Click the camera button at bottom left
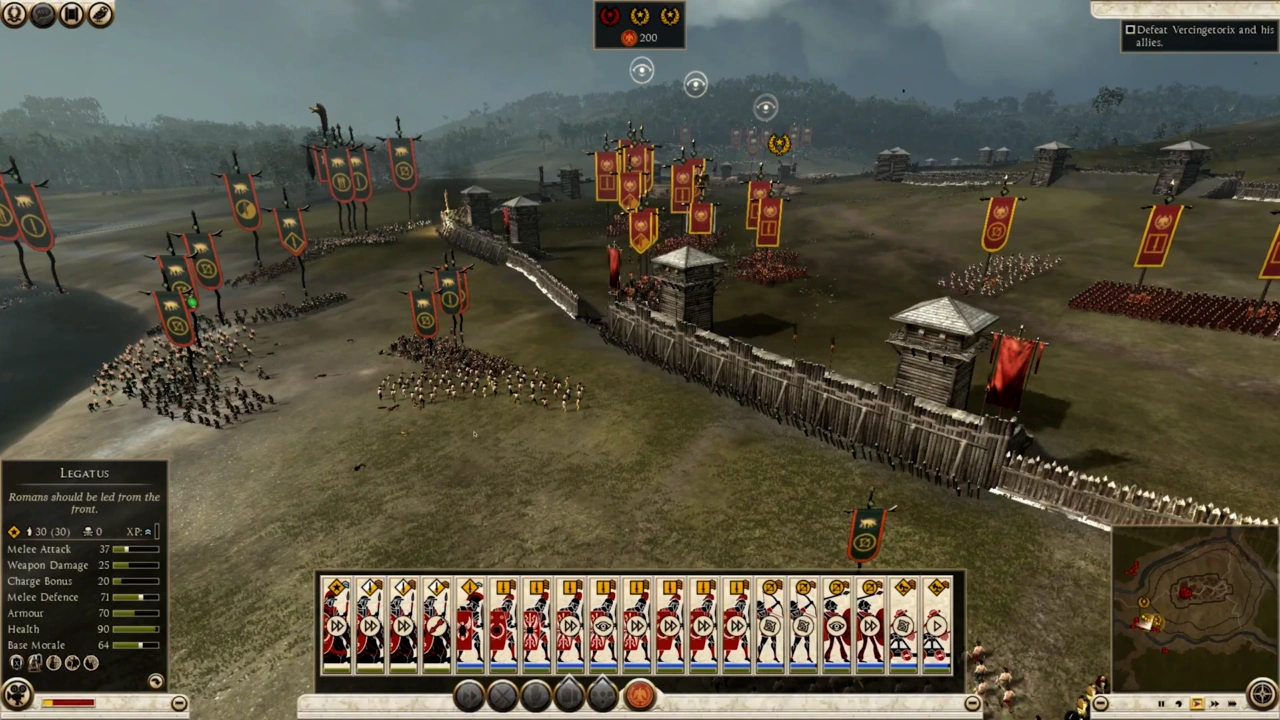This screenshot has height=720, width=1280. (x=16, y=693)
